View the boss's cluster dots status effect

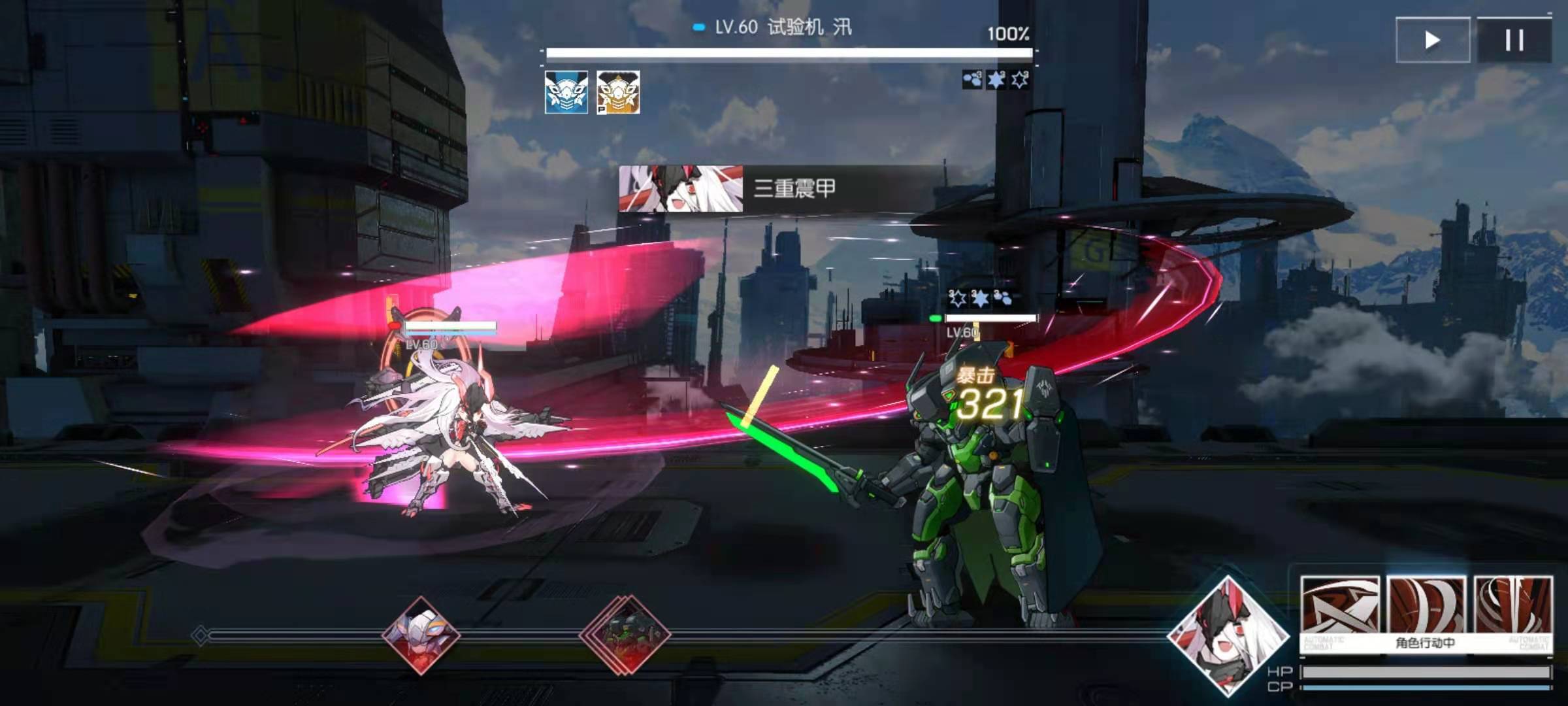[x=972, y=80]
